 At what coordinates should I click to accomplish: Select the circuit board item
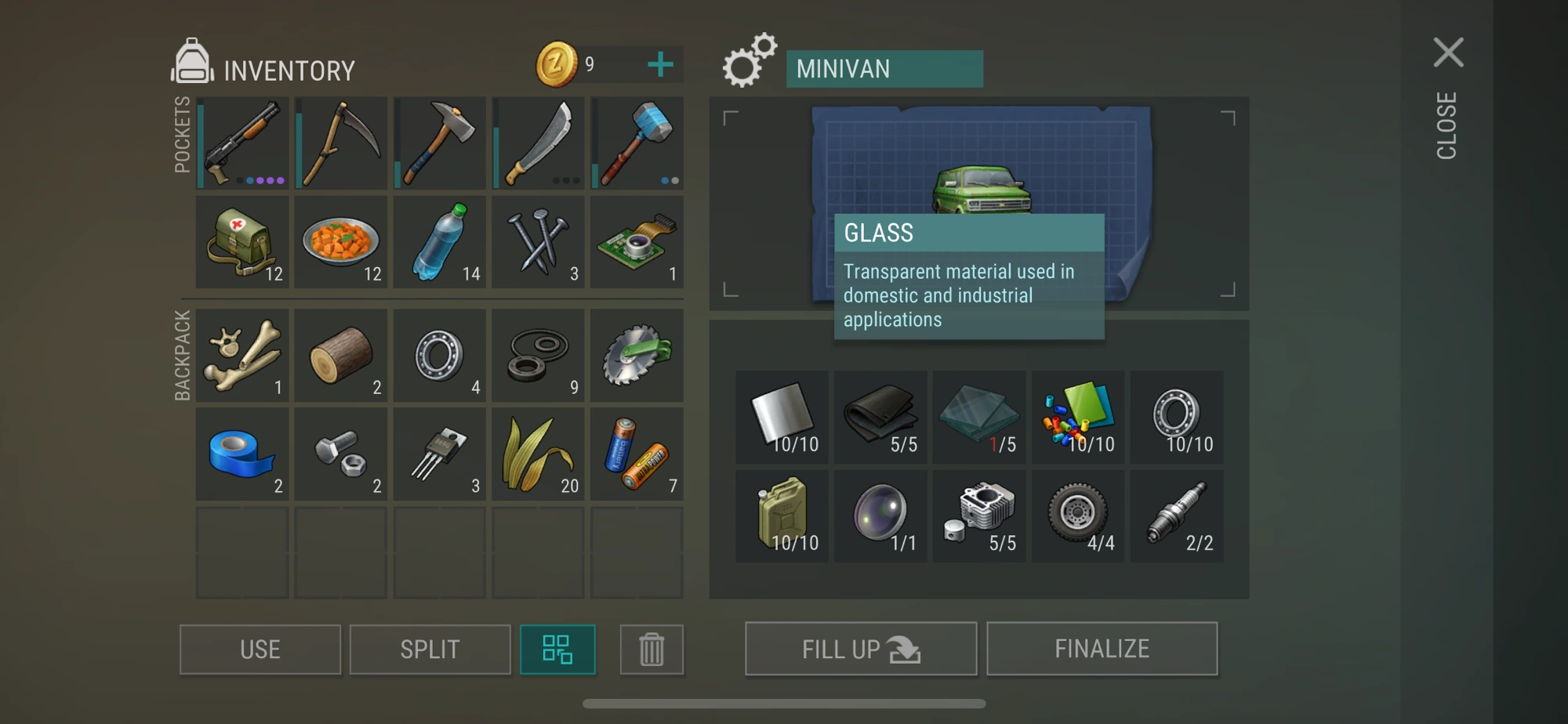click(637, 242)
